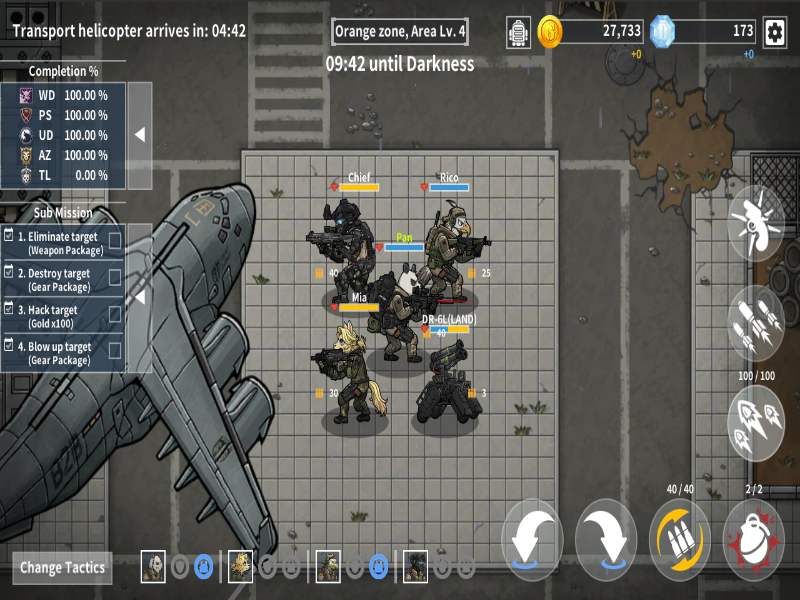Tick the Destroy target sub mission checkbox
800x600 pixels.
[x=115, y=277]
